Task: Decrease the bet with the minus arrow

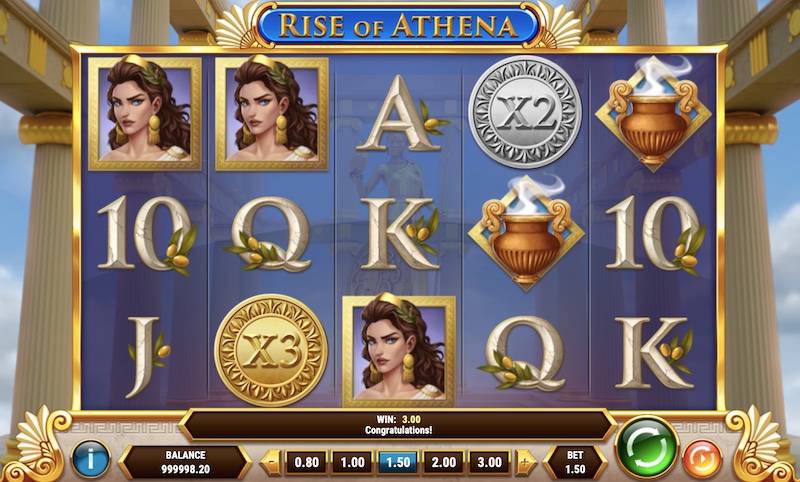Action: (x=270, y=462)
